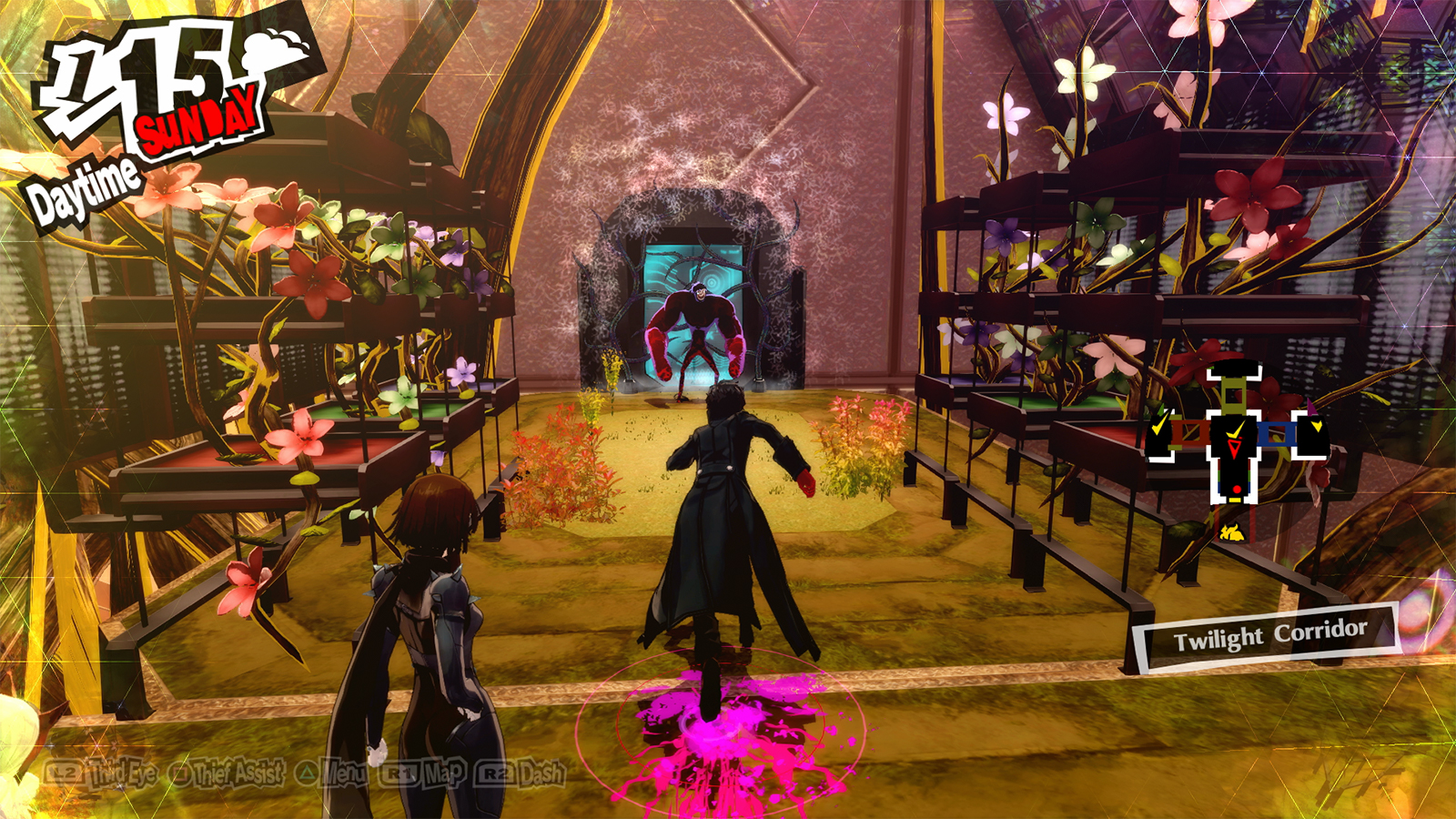Screen dimensions: 1456x819
Task: Select the player arrow on the minimap
Action: (x=1234, y=446)
